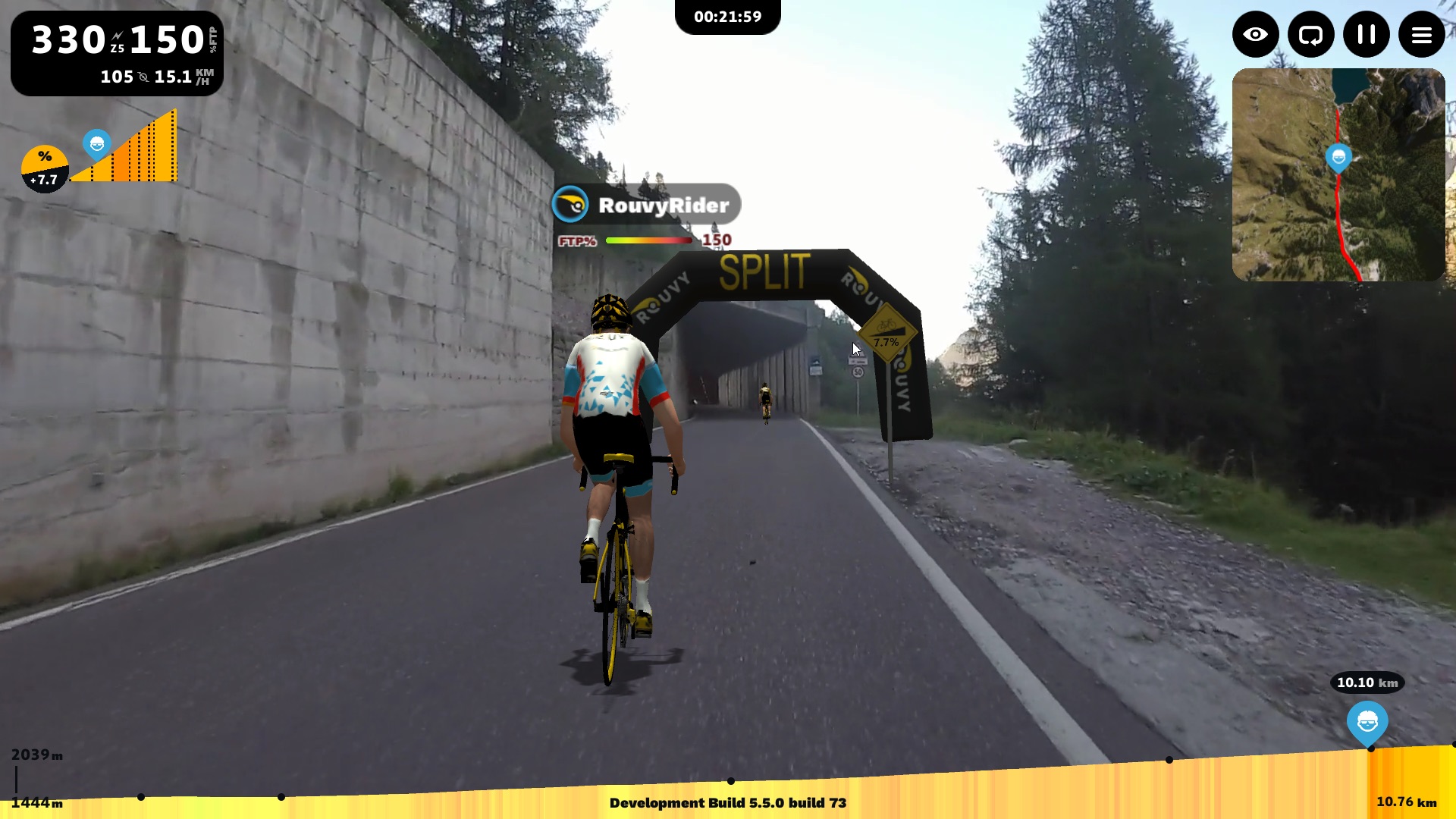Toggle spectator view with the eye button
This screenshot has width=1456, height=819.
pyautogui.click(x=1255, y=34)
